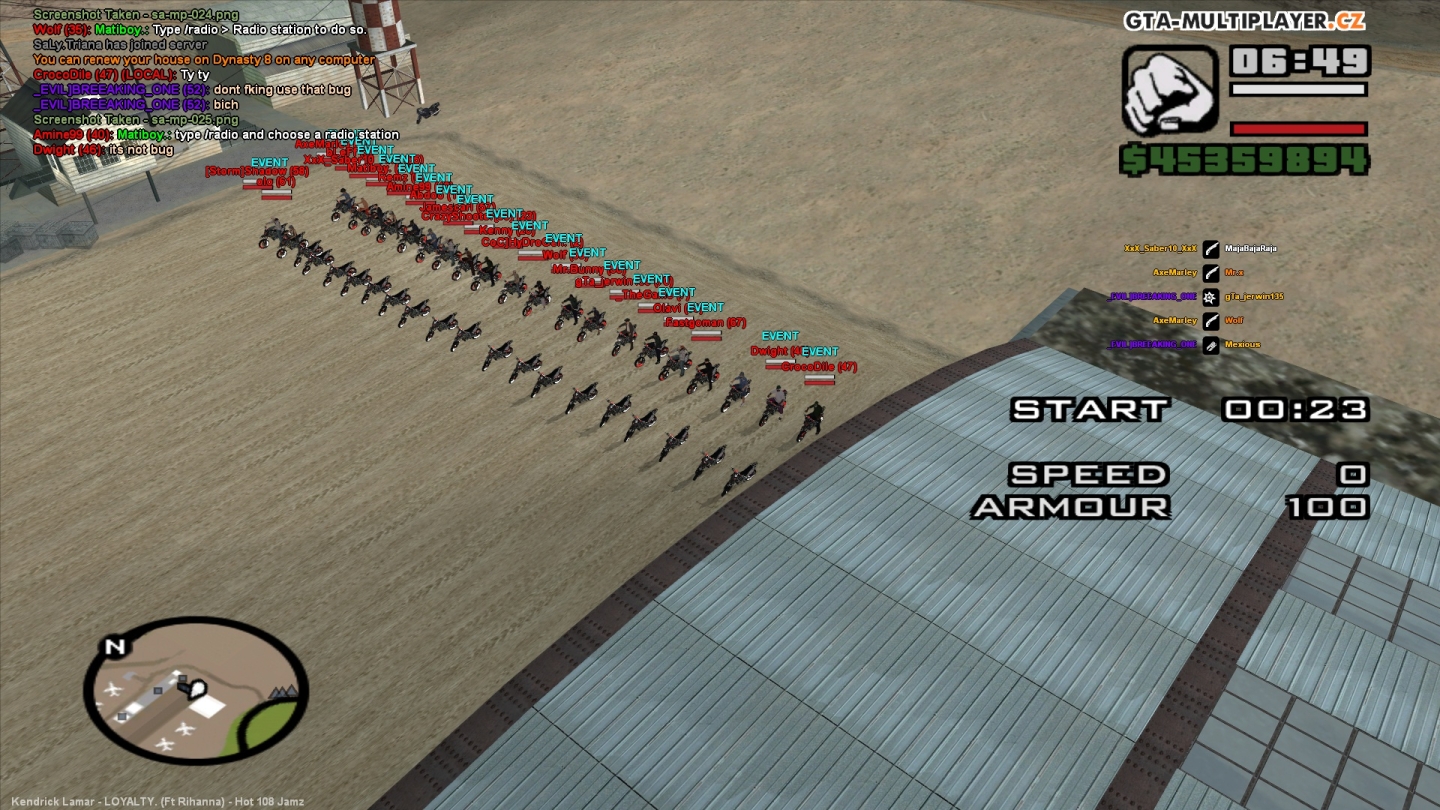Click the triangle player markers on the minimap

[285, 691]
